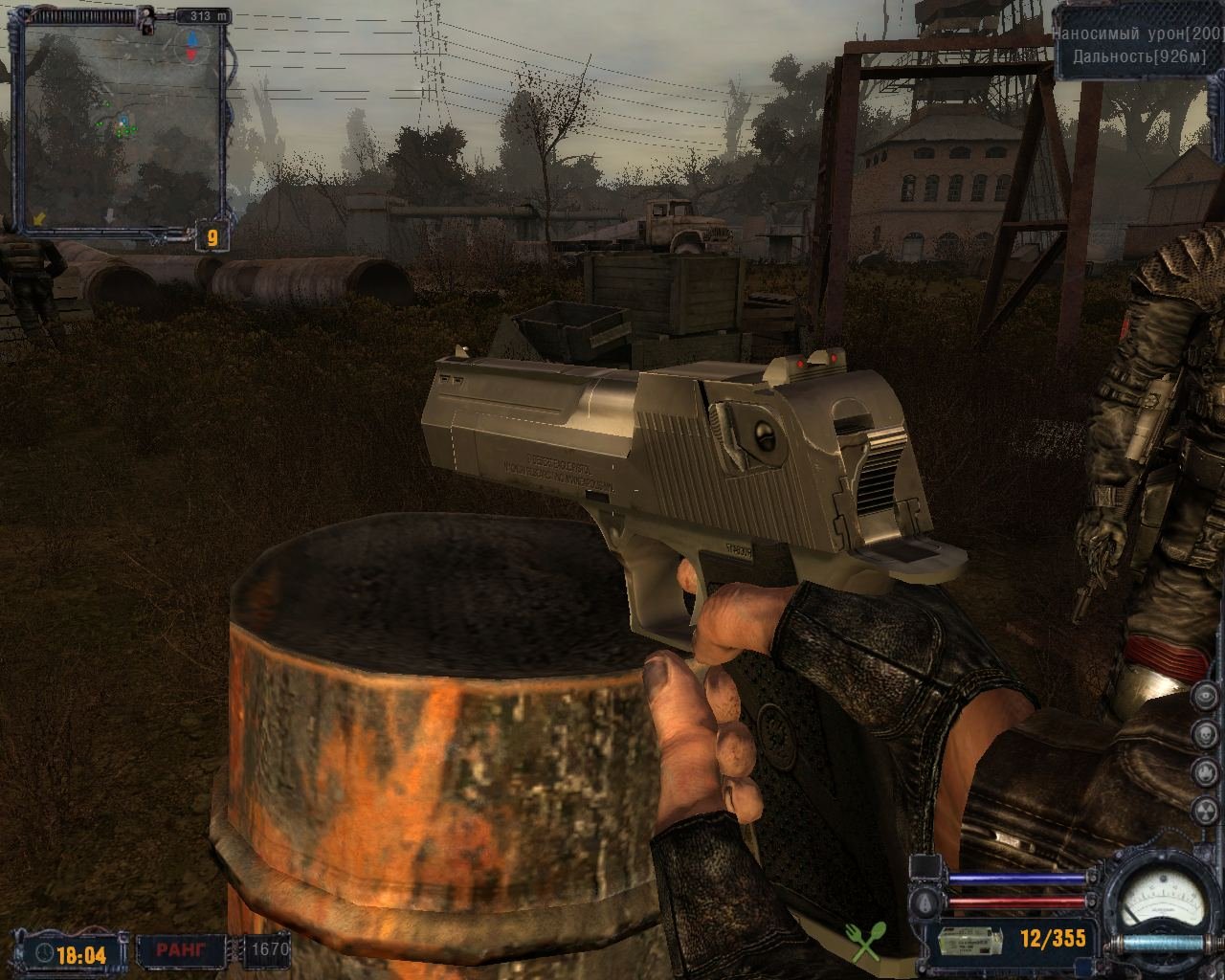Select the flame indicator icon

(1205, 769)
